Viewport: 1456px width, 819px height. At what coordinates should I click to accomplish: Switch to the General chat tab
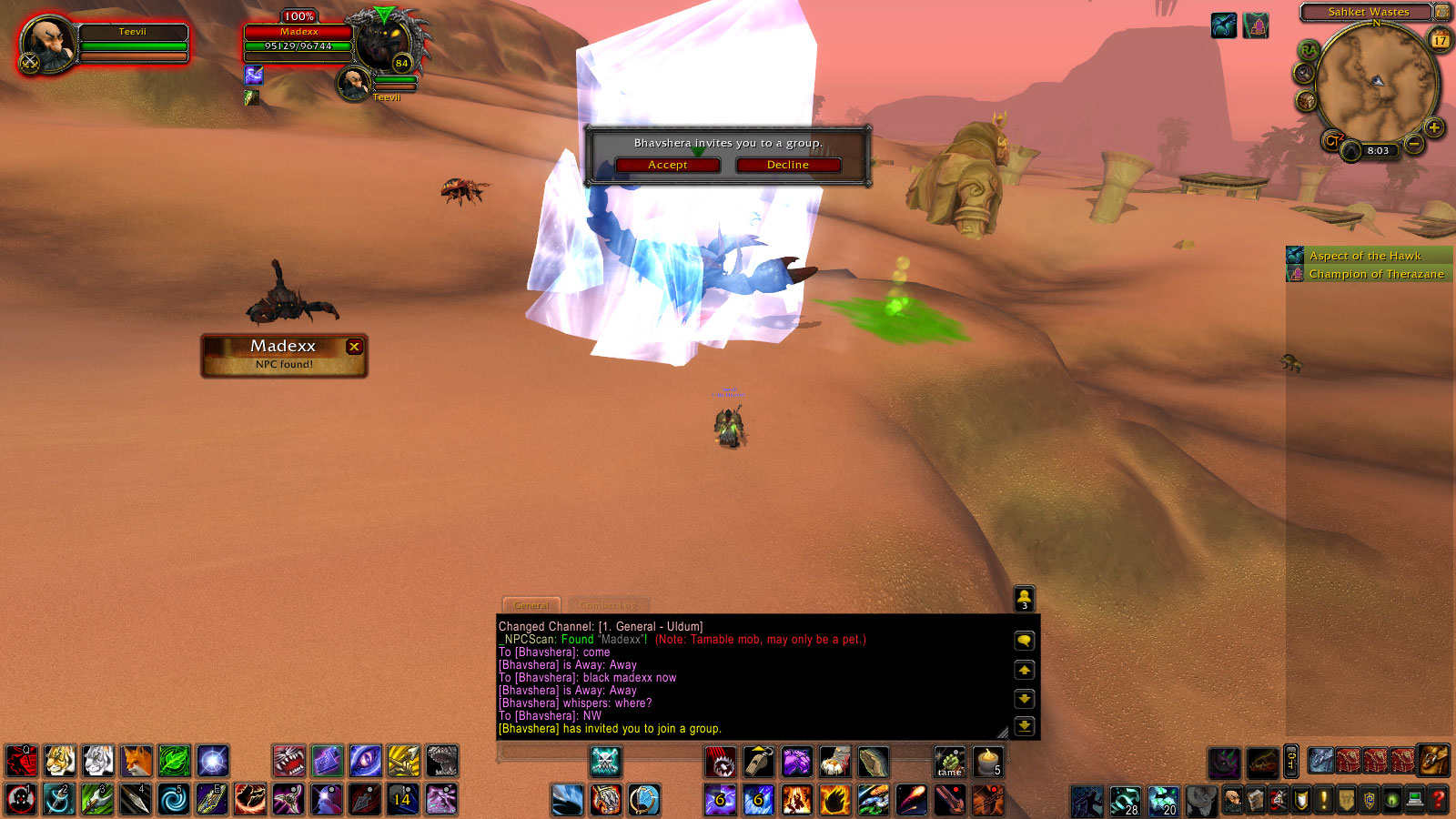pyautogui.click(x=531, y=605)
